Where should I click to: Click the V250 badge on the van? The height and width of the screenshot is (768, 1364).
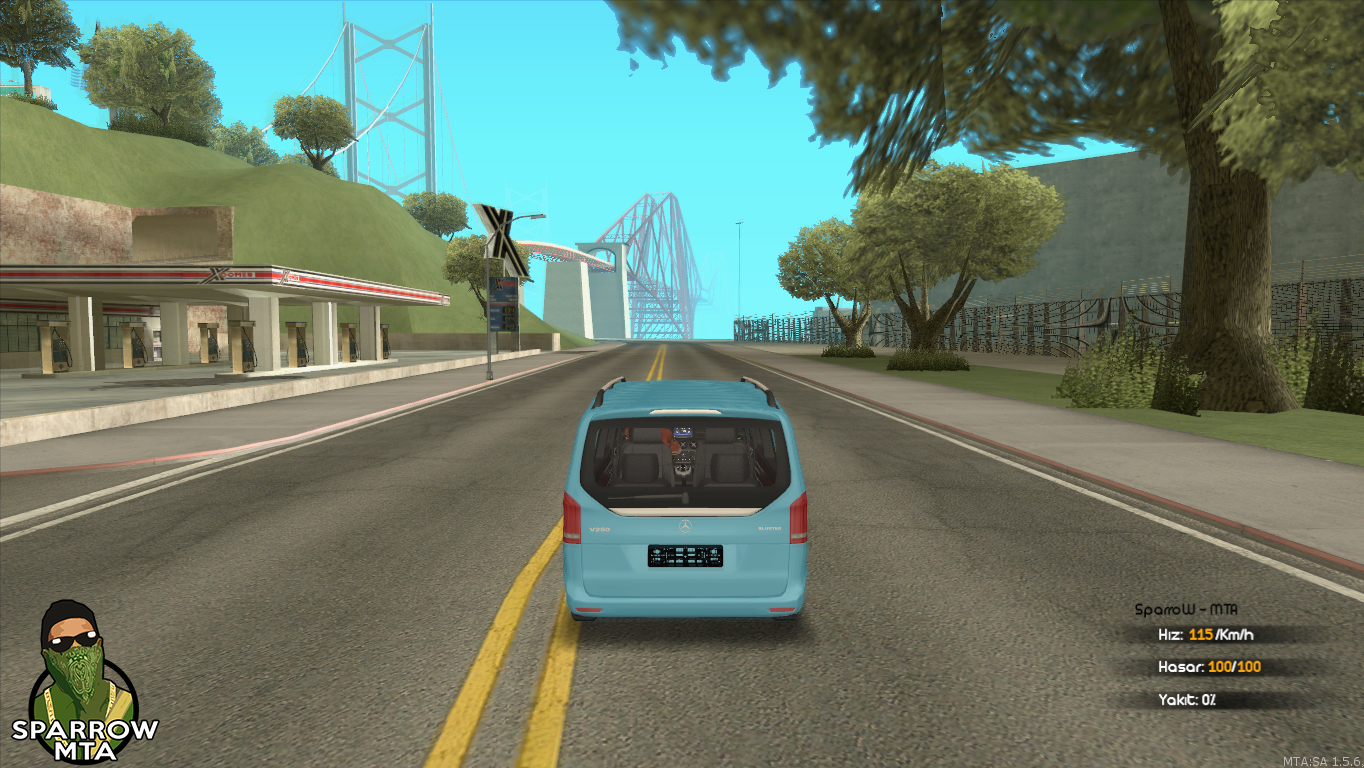point(600,528)
